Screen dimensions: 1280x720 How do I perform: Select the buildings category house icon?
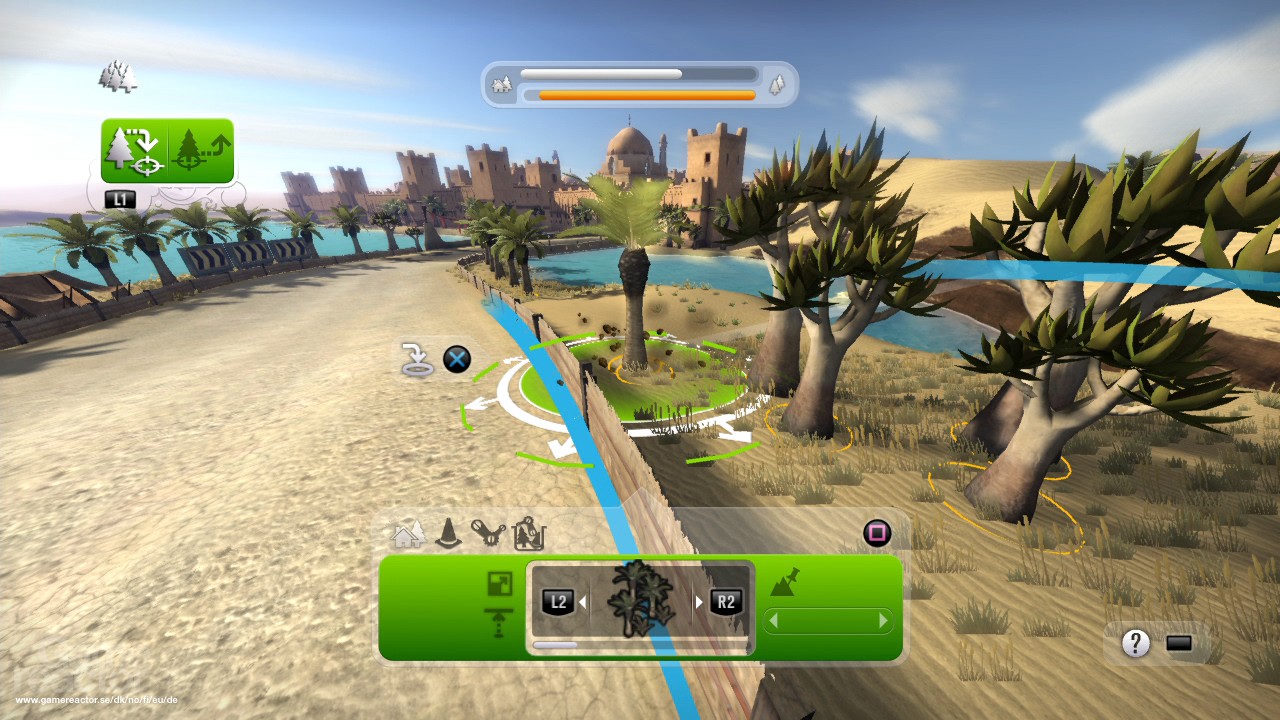tap(406, 534)
